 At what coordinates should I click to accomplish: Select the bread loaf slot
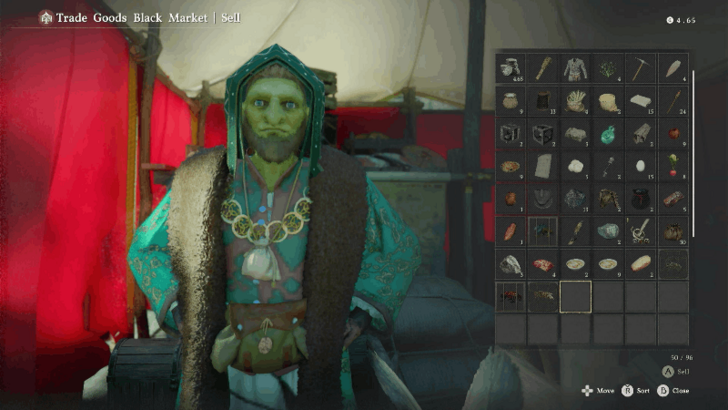[x=640, y=264]
